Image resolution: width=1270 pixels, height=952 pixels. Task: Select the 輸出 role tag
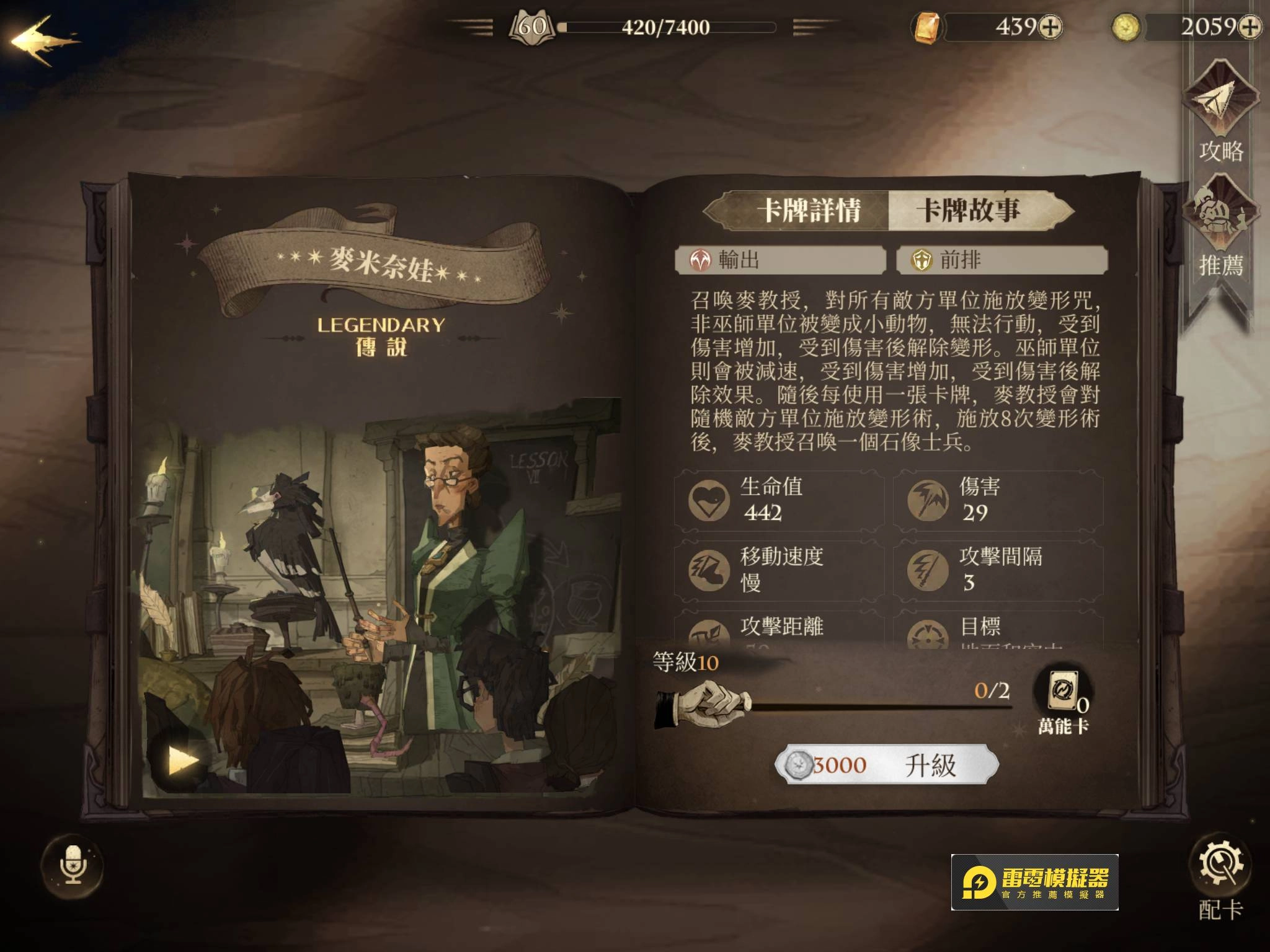780,260
